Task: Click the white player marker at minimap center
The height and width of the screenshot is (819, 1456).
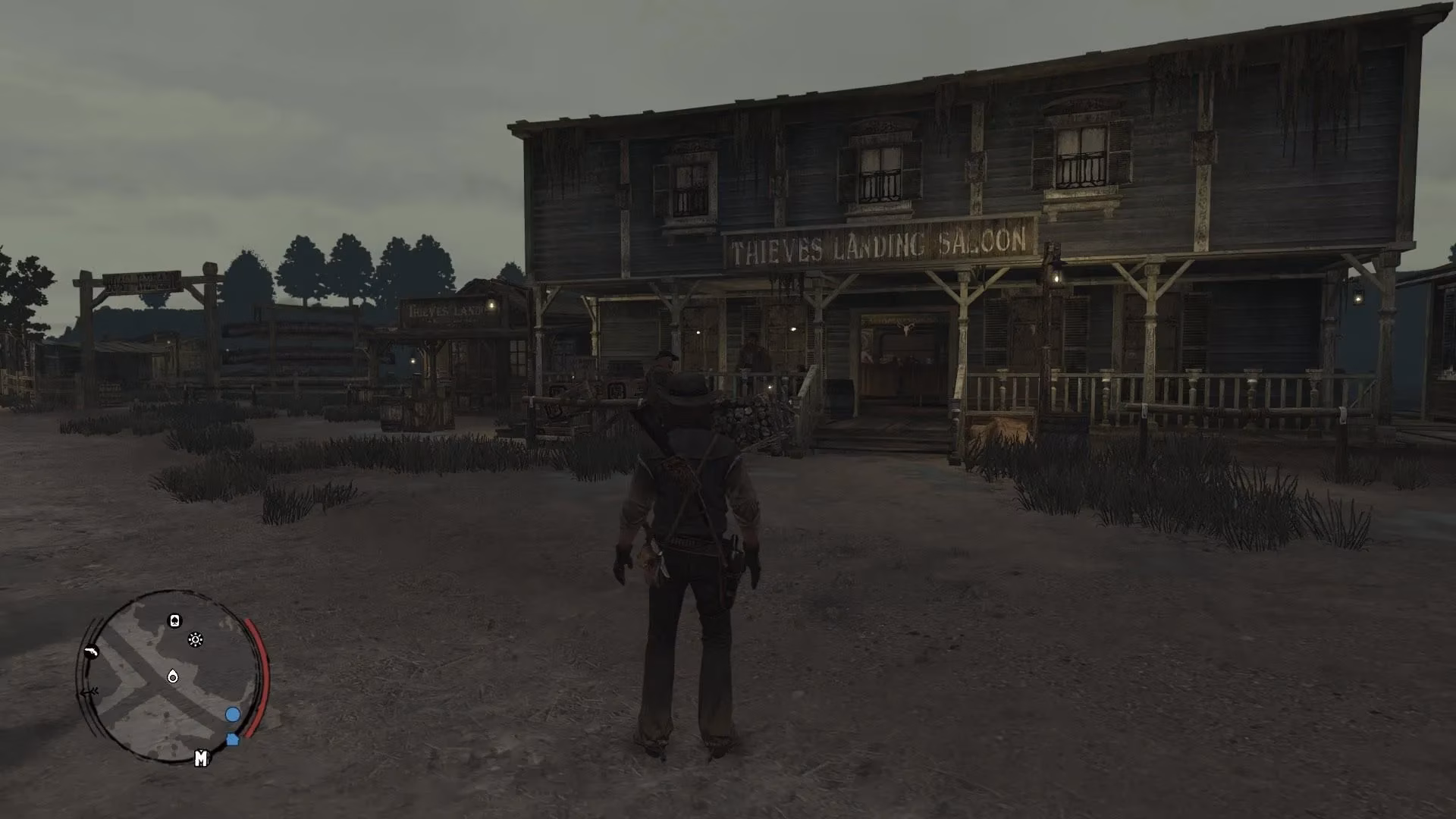Action: tap(171, 675)
